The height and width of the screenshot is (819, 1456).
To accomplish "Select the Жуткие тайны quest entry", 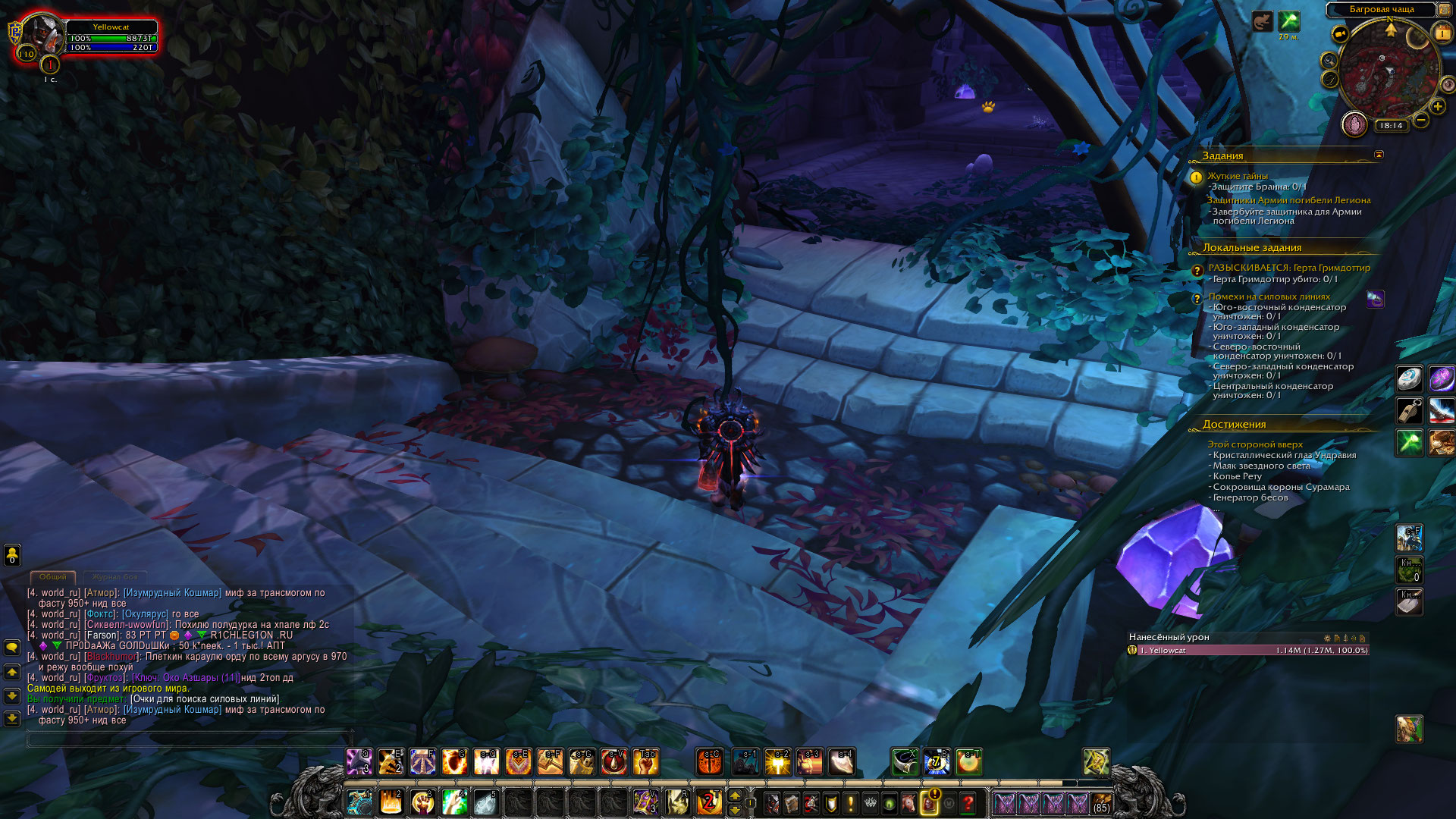I will (1238, 176).
